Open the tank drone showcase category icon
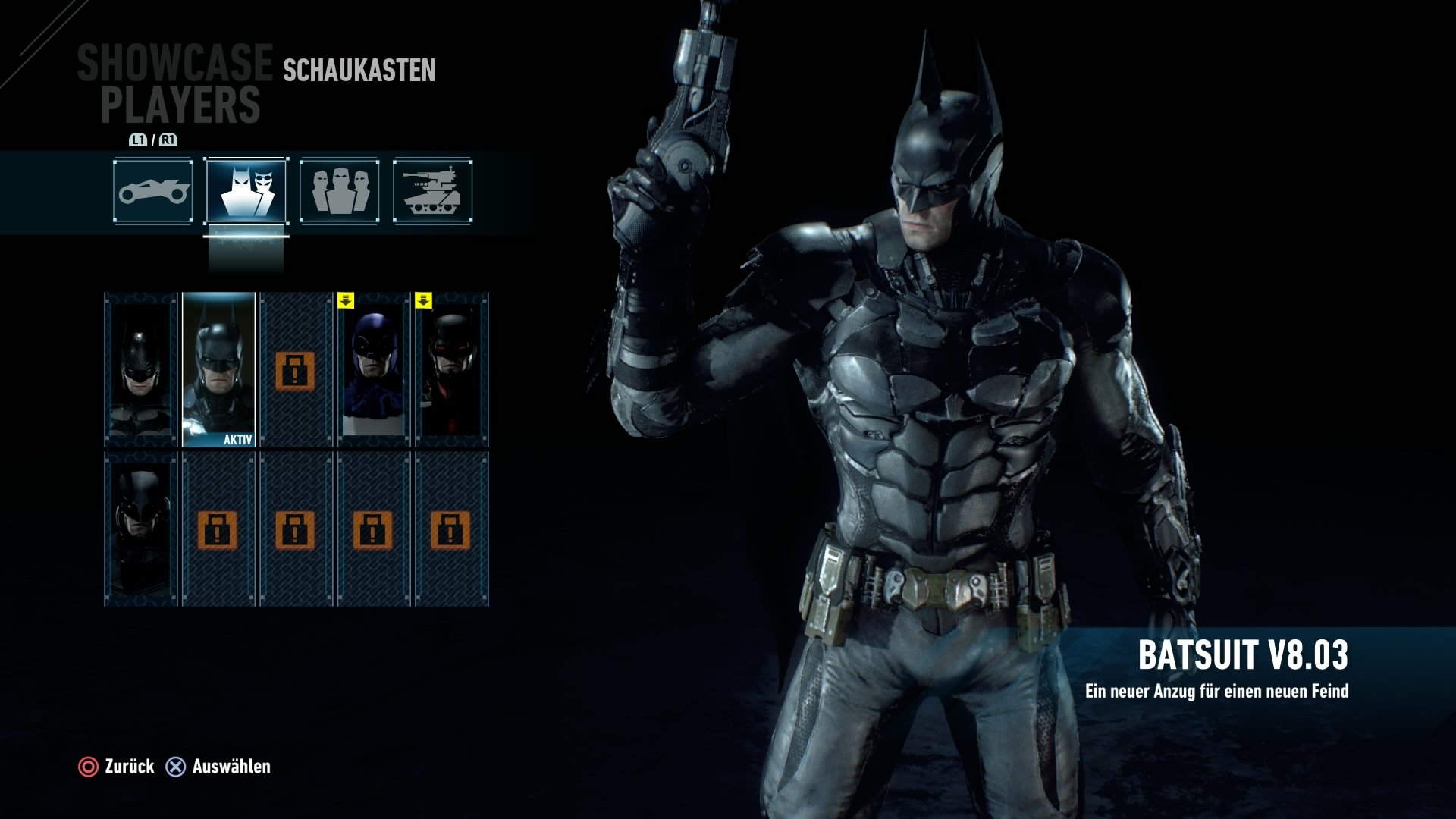Viewport: 1456px width, 819px height. 432,190
